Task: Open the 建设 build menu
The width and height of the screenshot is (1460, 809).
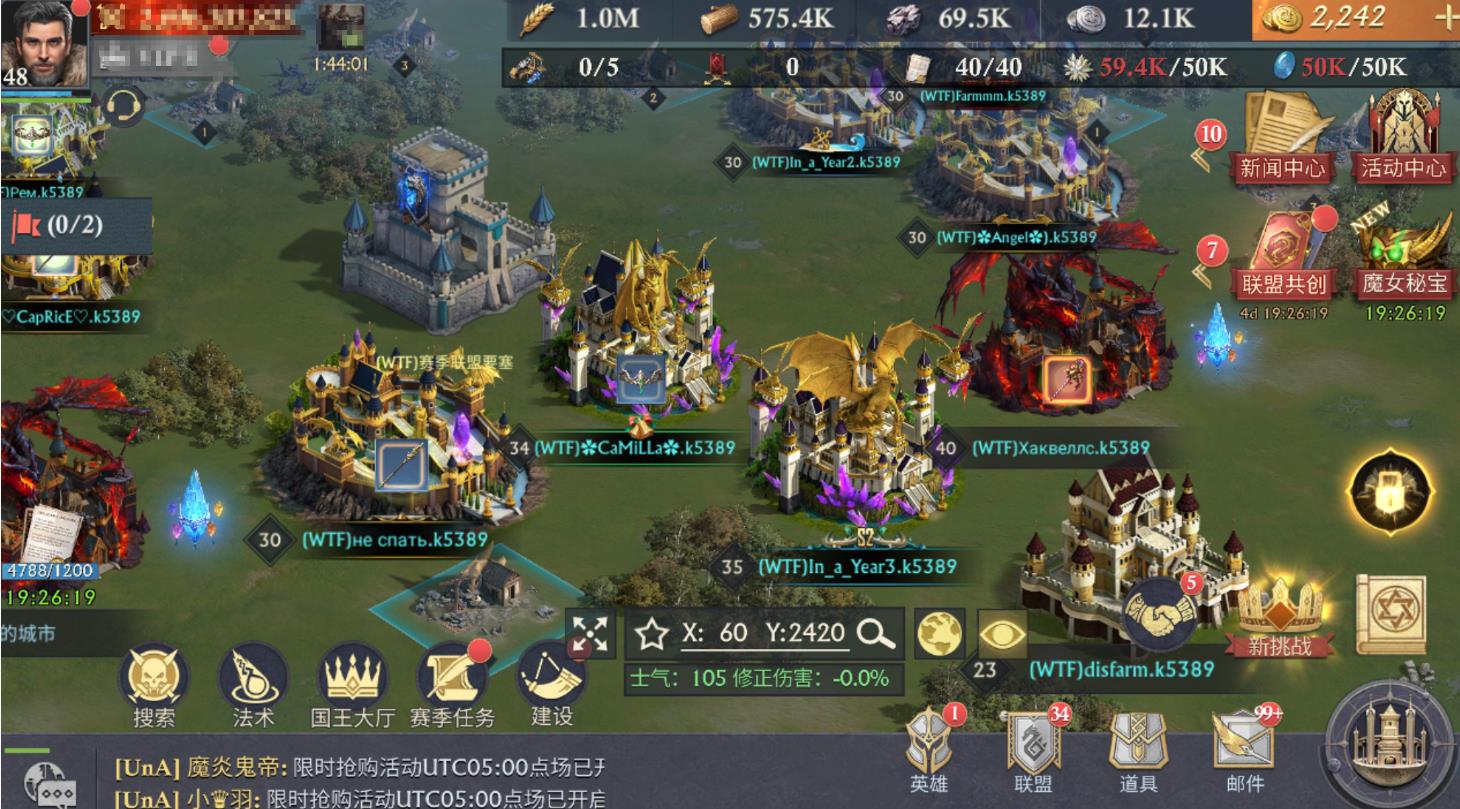Action: click(551, 685)
